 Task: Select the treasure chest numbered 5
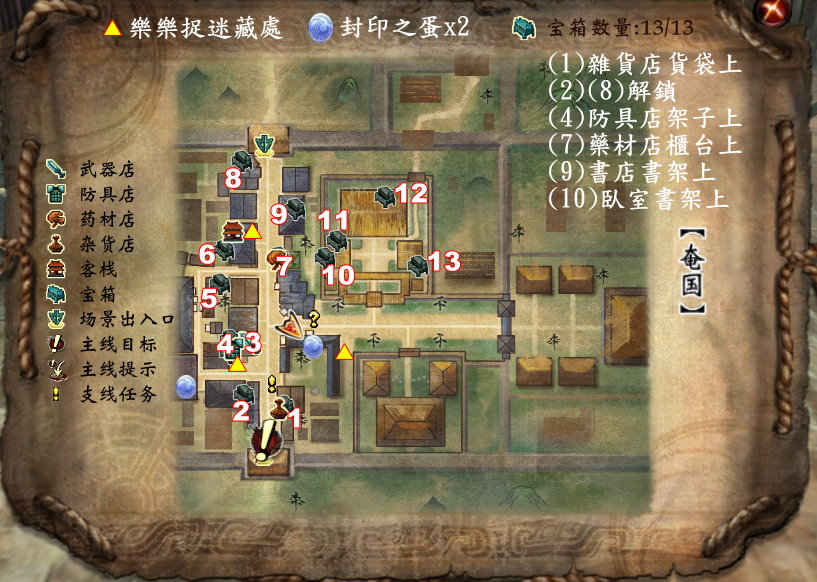[221, 284]
